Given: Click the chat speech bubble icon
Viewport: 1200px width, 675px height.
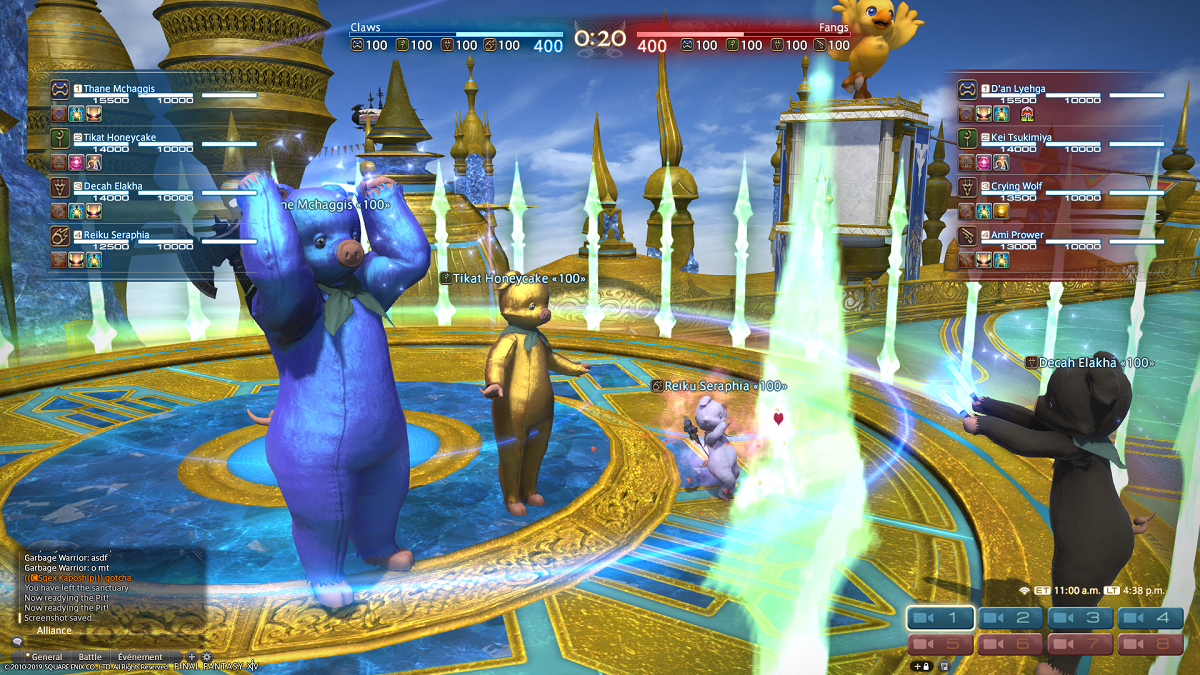Looking at the screenshot, I should pos(17,641).
